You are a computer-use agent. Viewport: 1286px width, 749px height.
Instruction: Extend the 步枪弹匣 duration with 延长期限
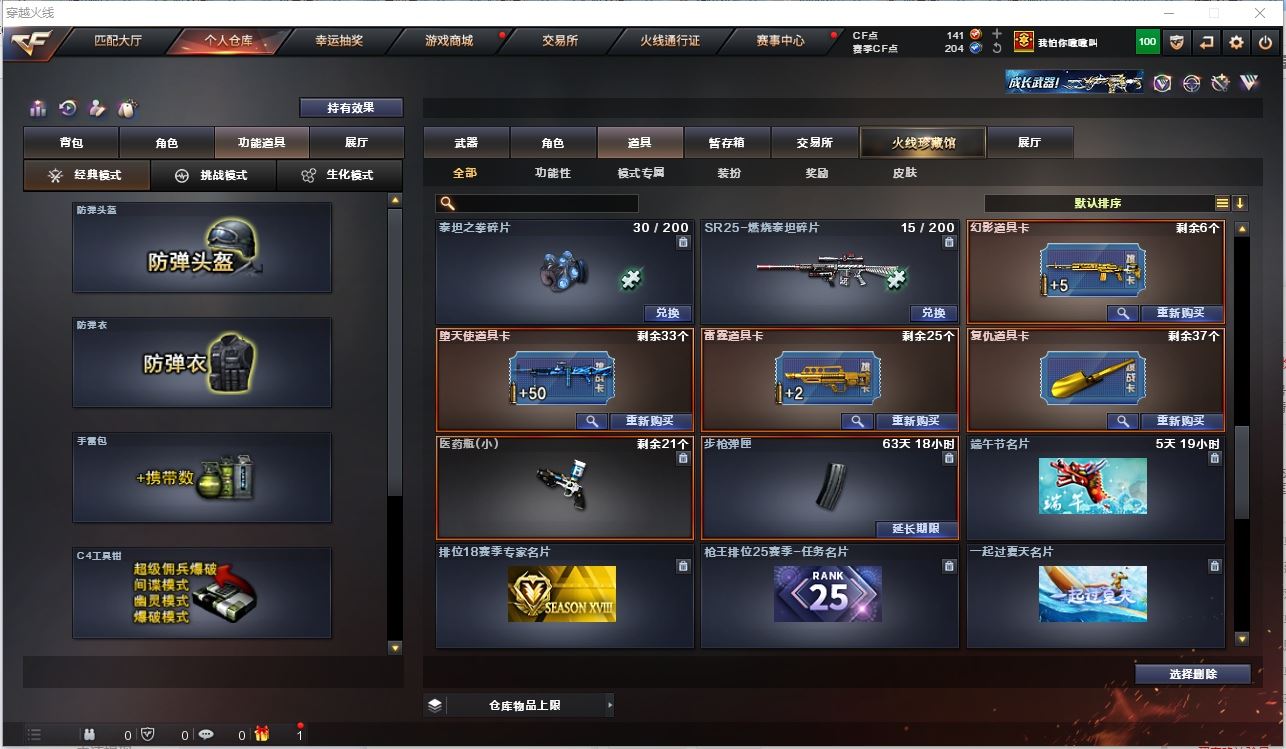click(x=917, y=529)
